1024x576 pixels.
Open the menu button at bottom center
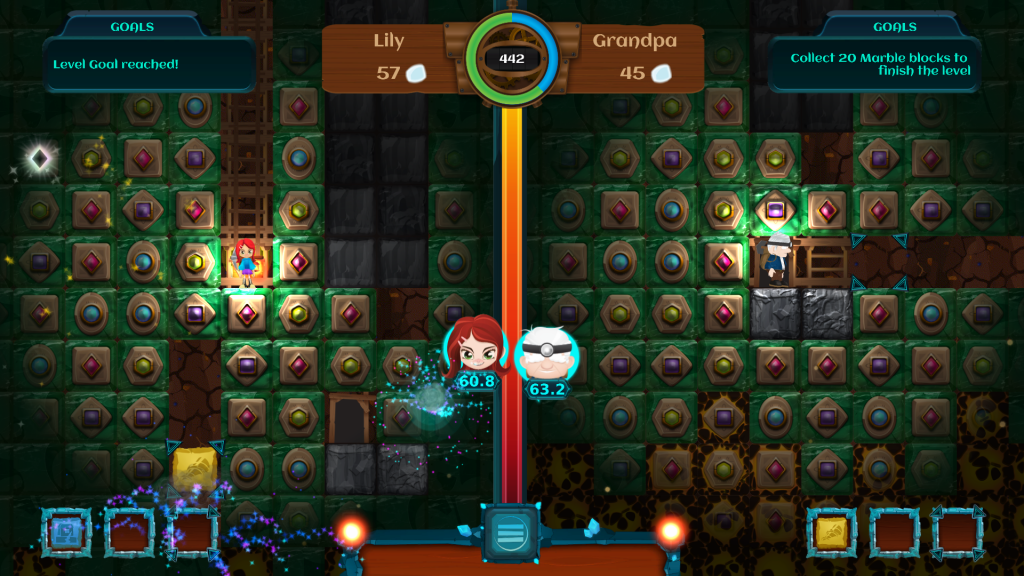[510, 532]
